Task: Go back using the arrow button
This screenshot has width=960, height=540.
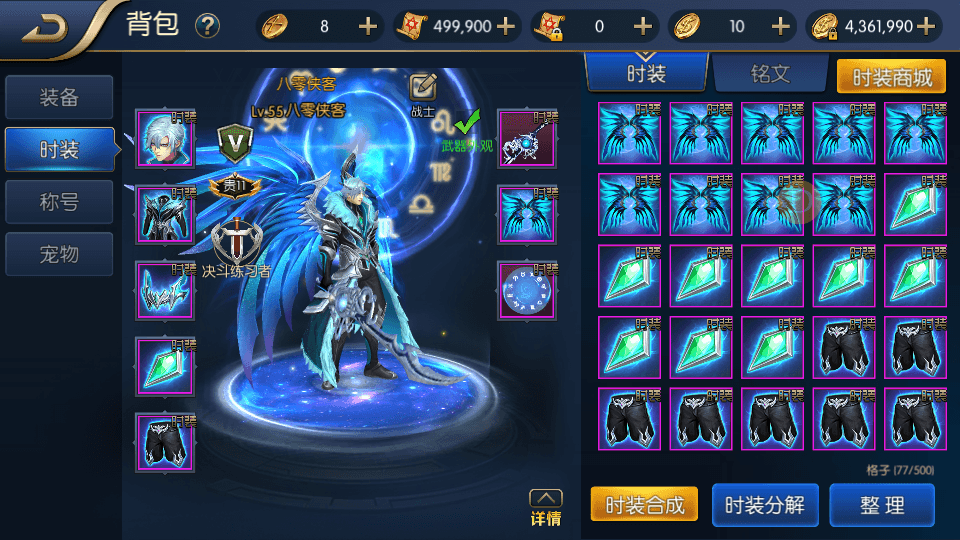Action: pyautogui.click(x=45, y=27)
